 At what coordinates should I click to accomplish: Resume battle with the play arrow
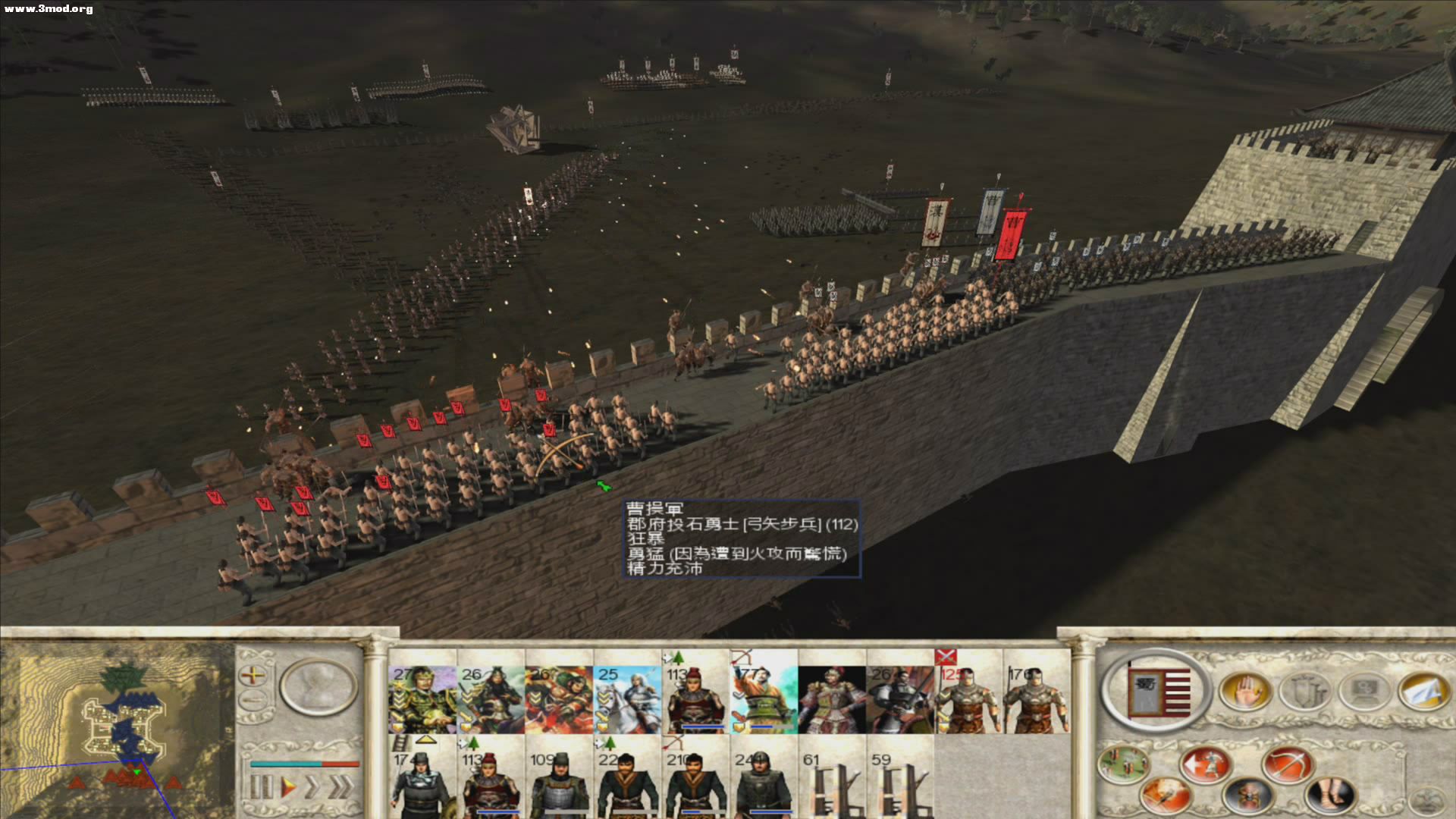pos(289,786)
